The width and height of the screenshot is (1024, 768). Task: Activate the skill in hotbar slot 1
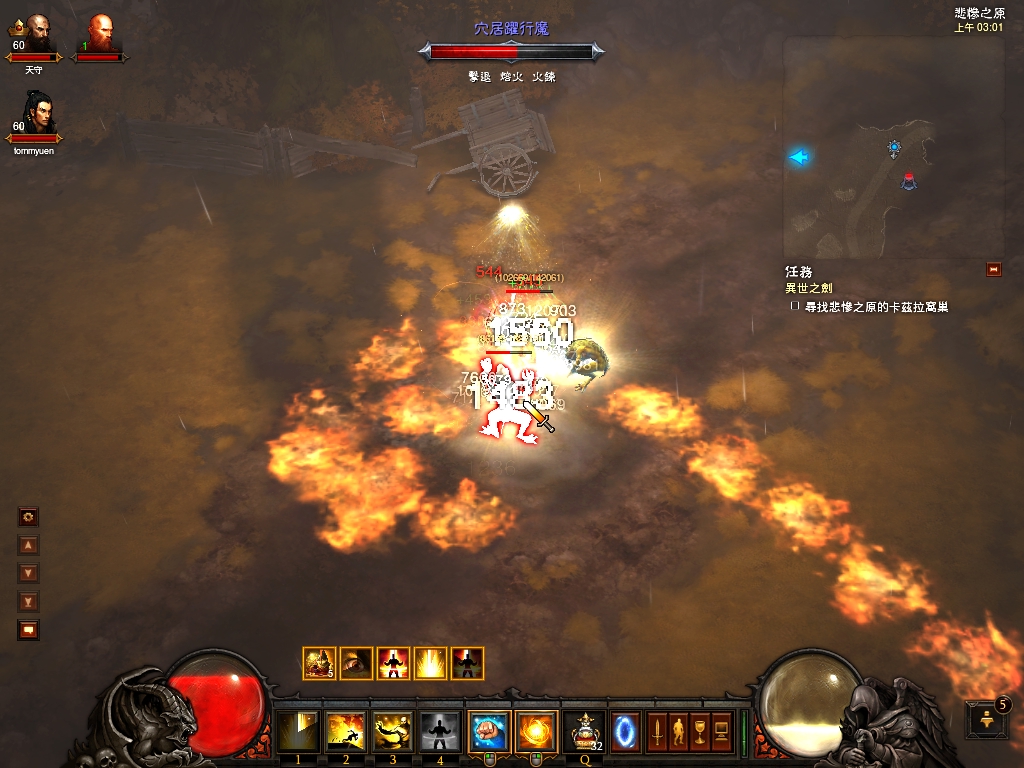tap(298, 731)
